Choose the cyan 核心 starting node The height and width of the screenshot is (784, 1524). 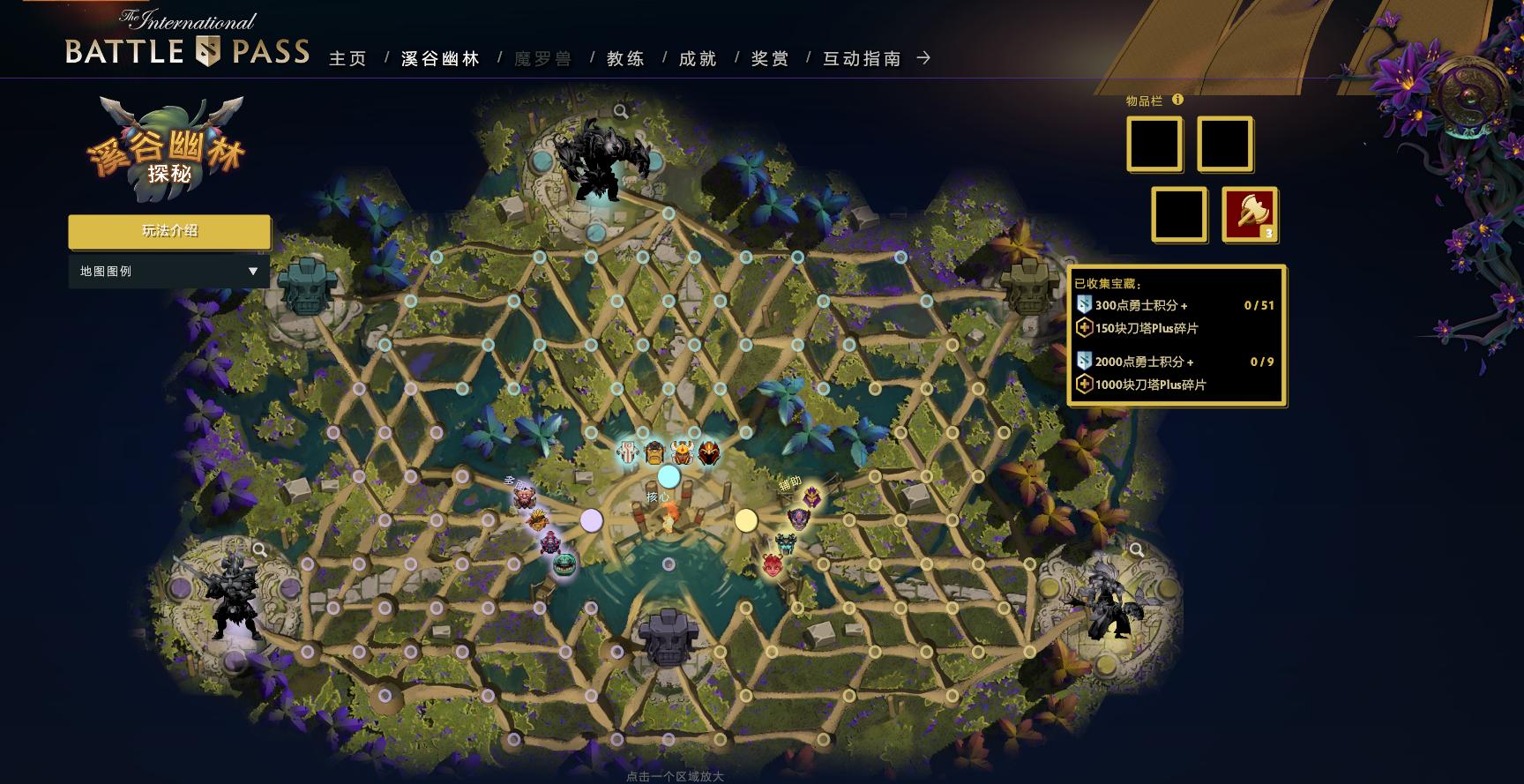click(669, 477)
